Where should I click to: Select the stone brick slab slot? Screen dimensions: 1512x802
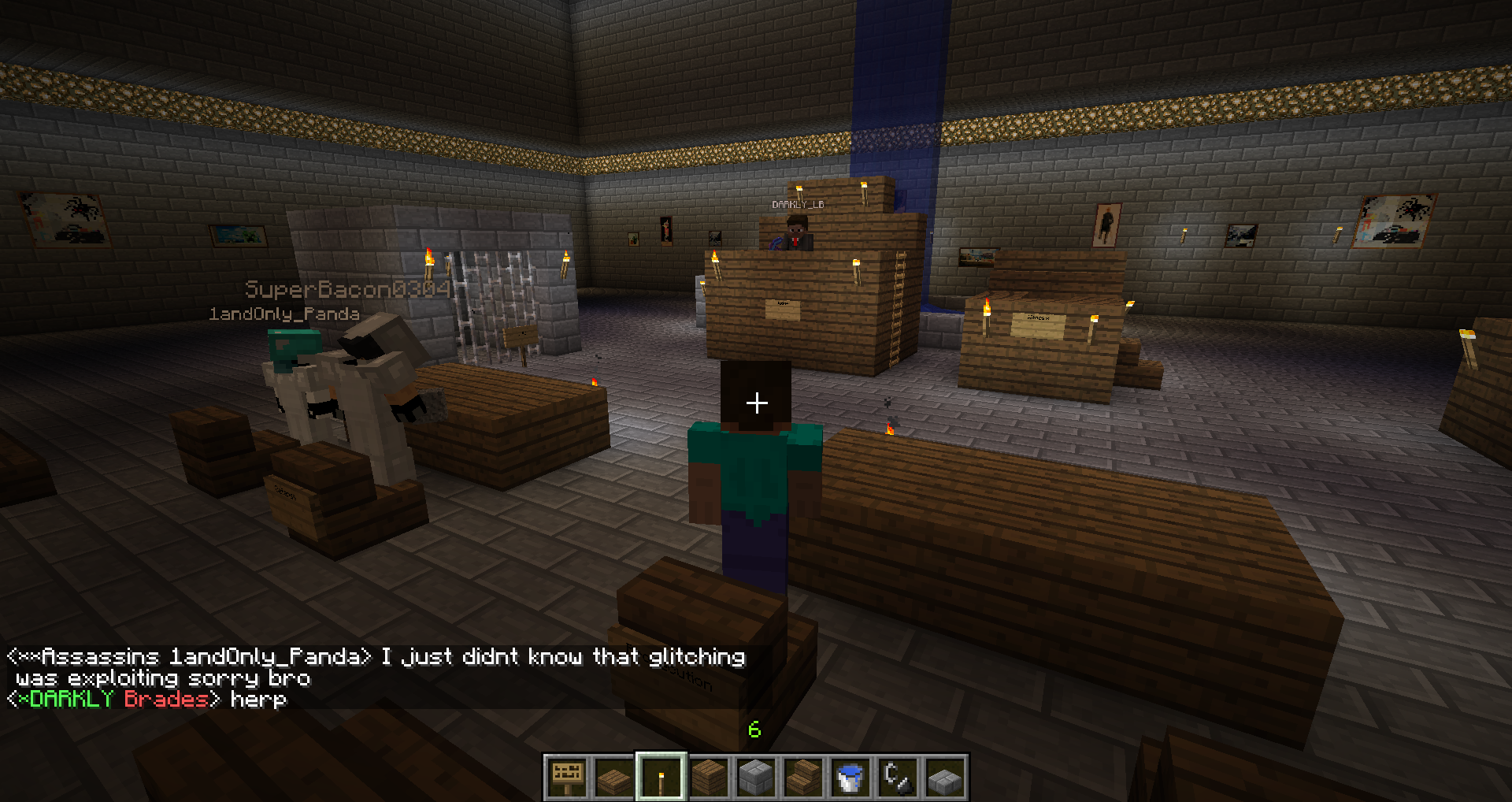(945, 778)
